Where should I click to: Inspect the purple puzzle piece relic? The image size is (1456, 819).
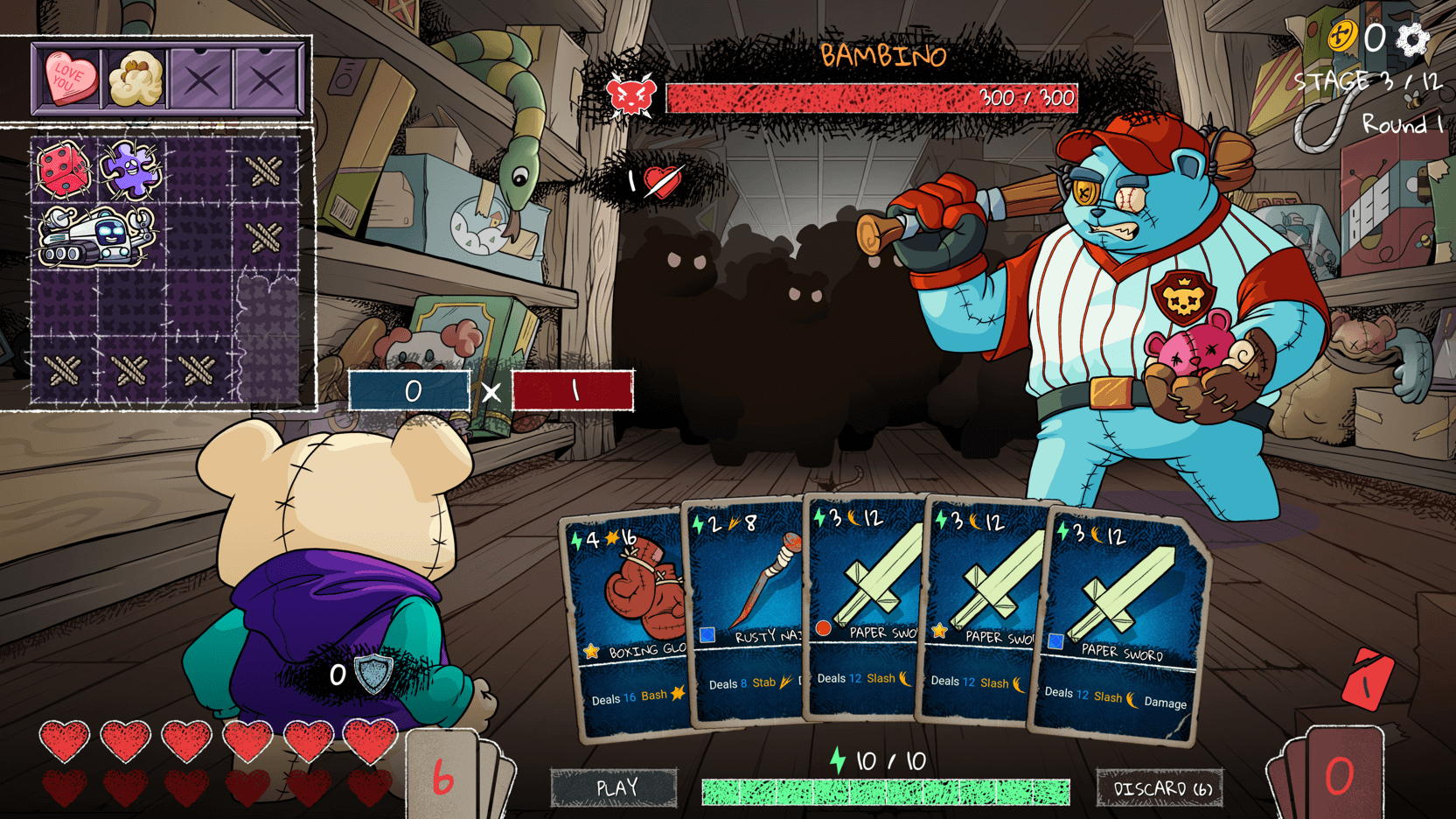click(x=130, y=168)
